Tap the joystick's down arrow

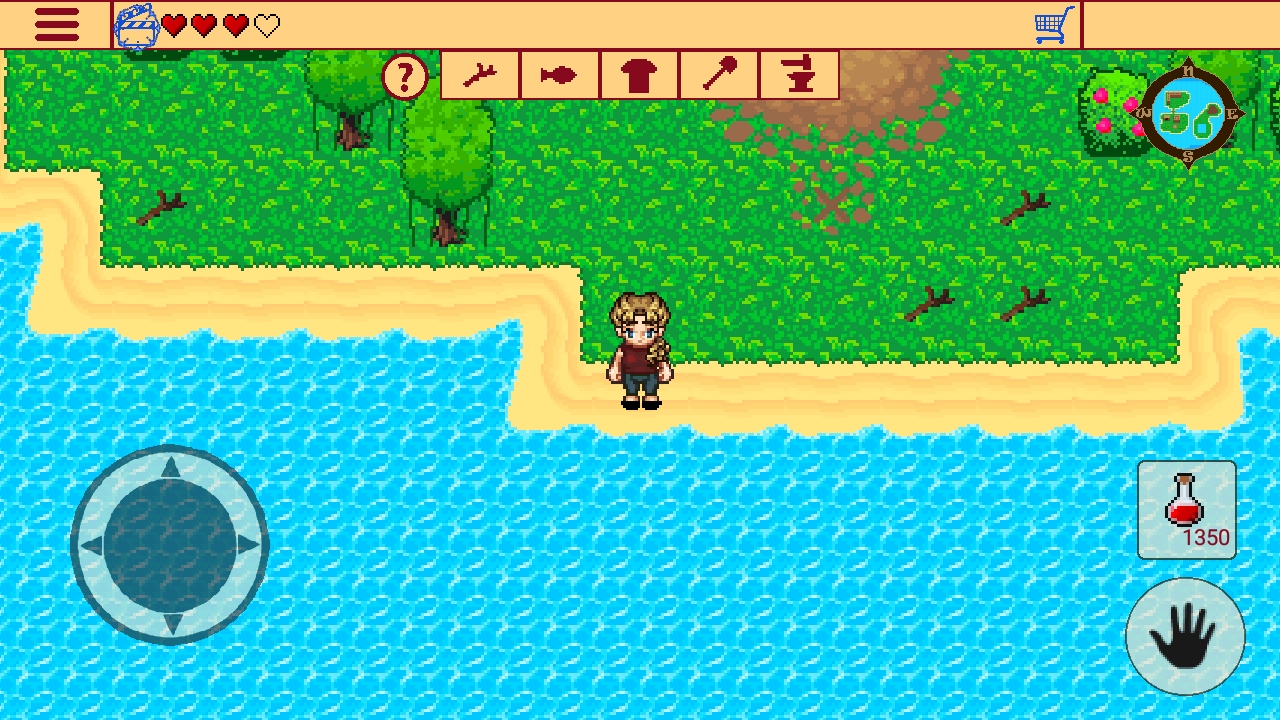click(x=170, y=623)
